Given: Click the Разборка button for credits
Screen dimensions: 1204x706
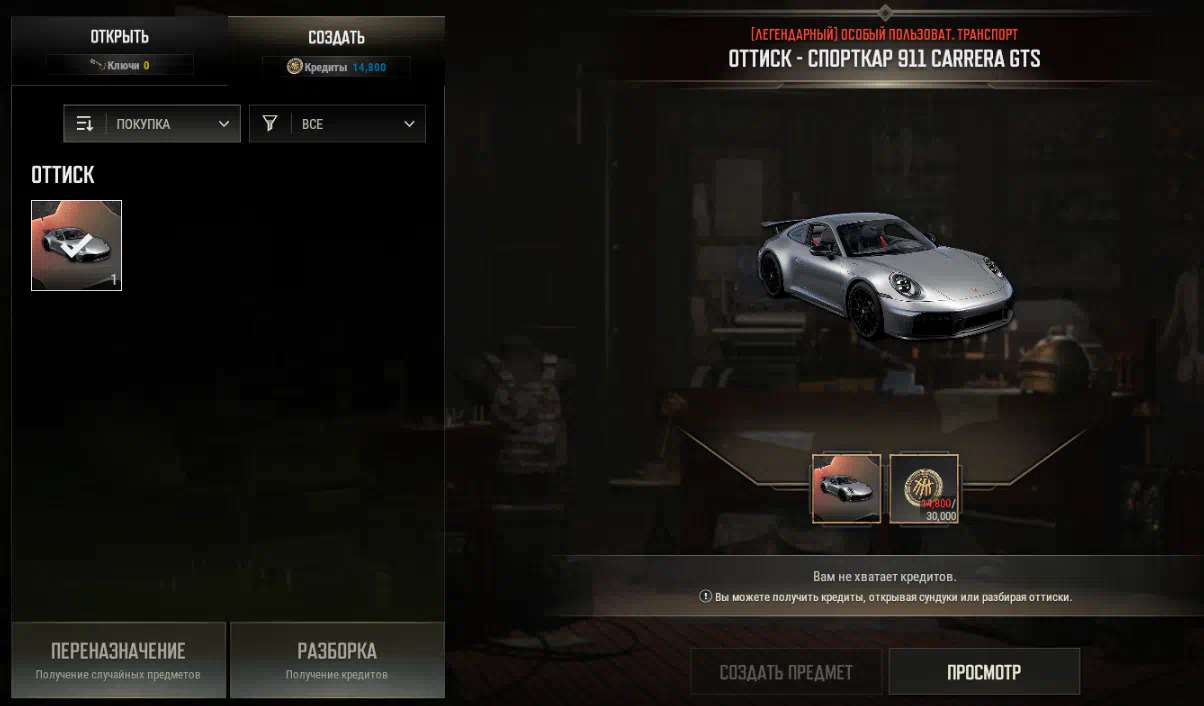Looking at the screenshot, I should (337, 660).
